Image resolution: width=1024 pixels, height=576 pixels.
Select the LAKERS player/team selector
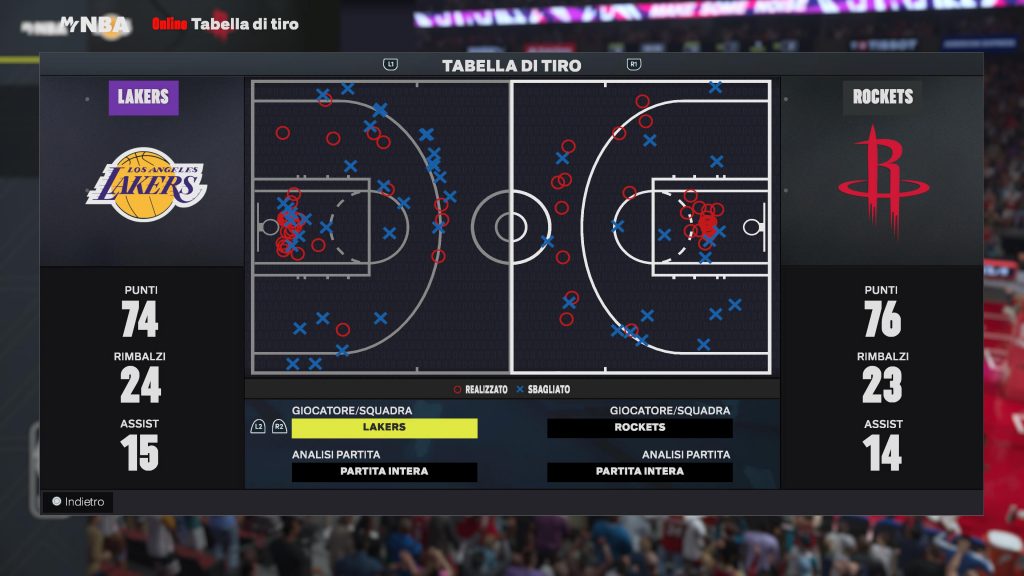point(384,427)
